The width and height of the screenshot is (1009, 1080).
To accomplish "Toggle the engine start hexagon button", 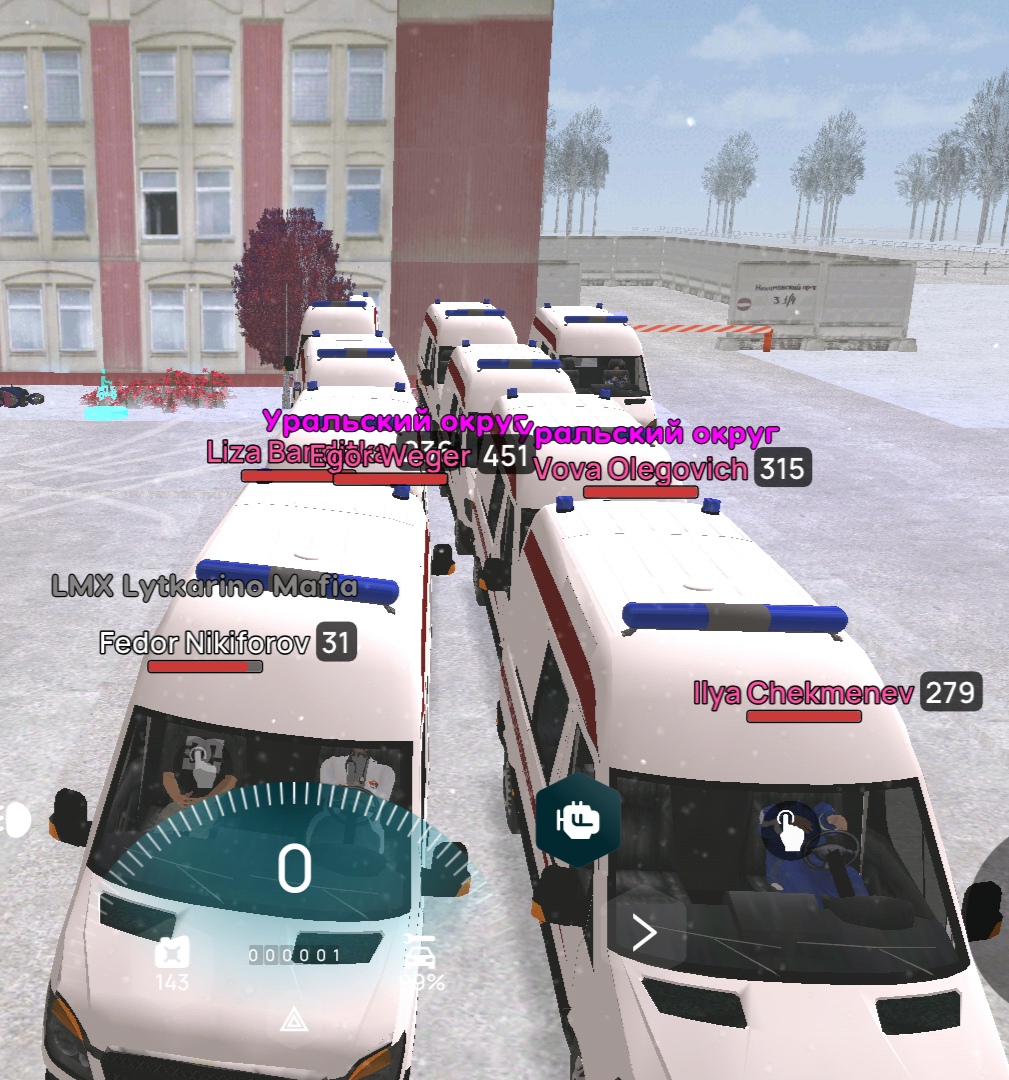I will coord(578,820).
